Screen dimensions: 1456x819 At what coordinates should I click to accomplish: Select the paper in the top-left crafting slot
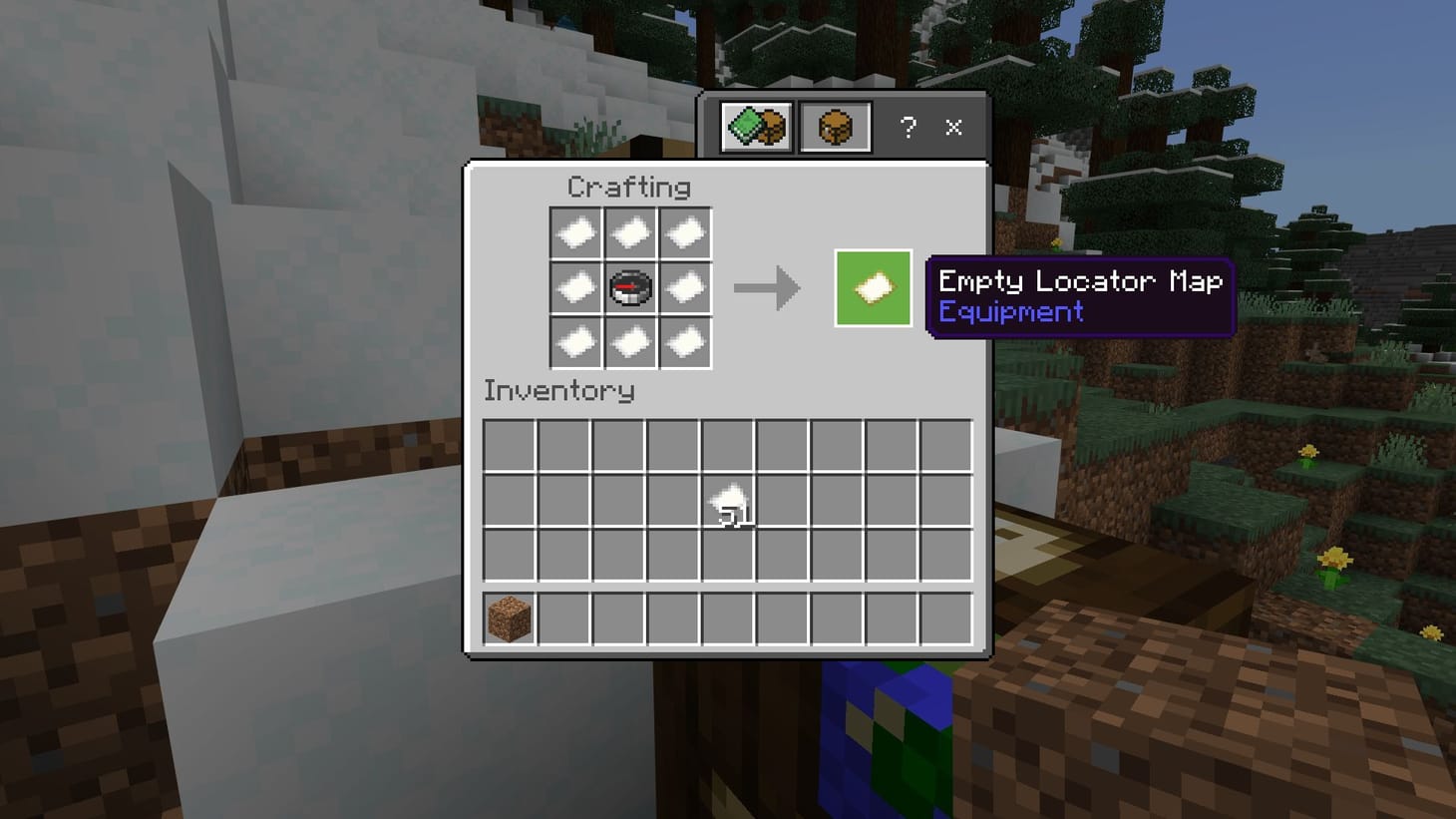point(576,232)
